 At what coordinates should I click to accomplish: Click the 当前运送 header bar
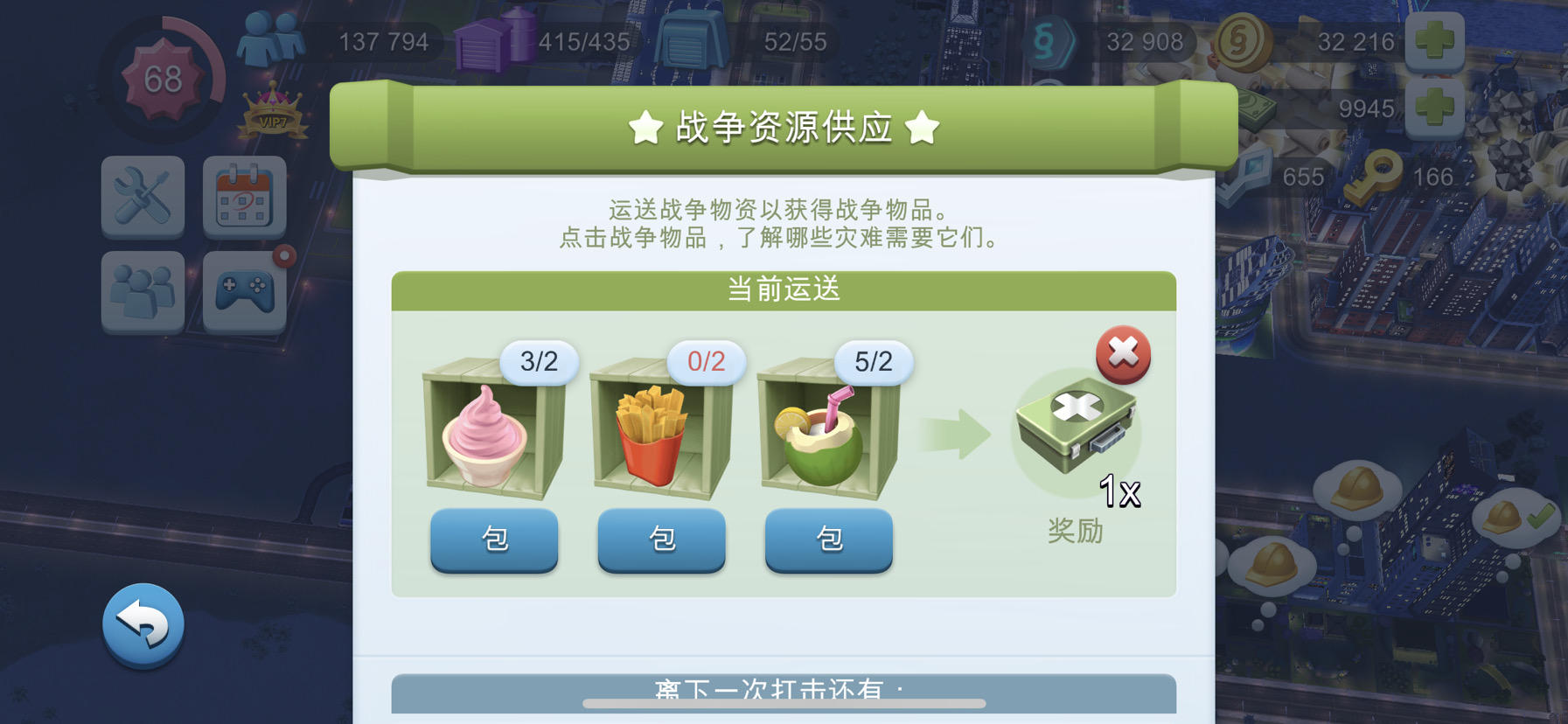tap(784, 289)
